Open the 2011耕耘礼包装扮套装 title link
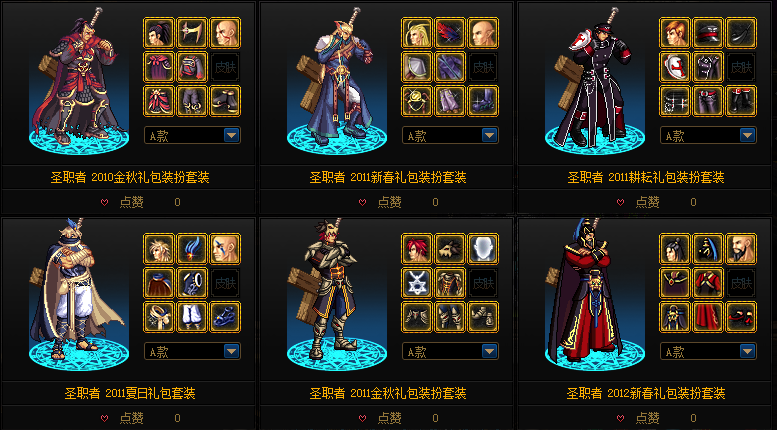 (646, 177)
